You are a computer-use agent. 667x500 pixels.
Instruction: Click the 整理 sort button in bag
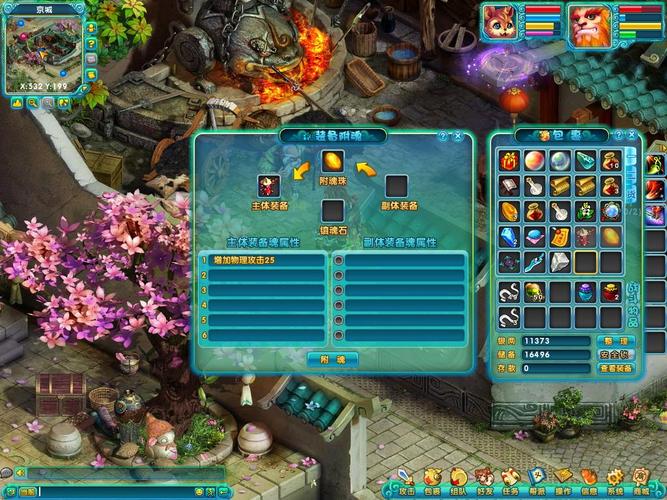coord(616,341)
